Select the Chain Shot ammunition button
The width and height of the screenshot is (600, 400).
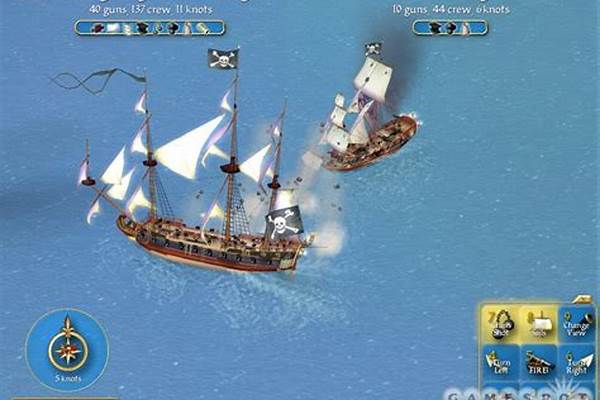(x=502, y=325)
